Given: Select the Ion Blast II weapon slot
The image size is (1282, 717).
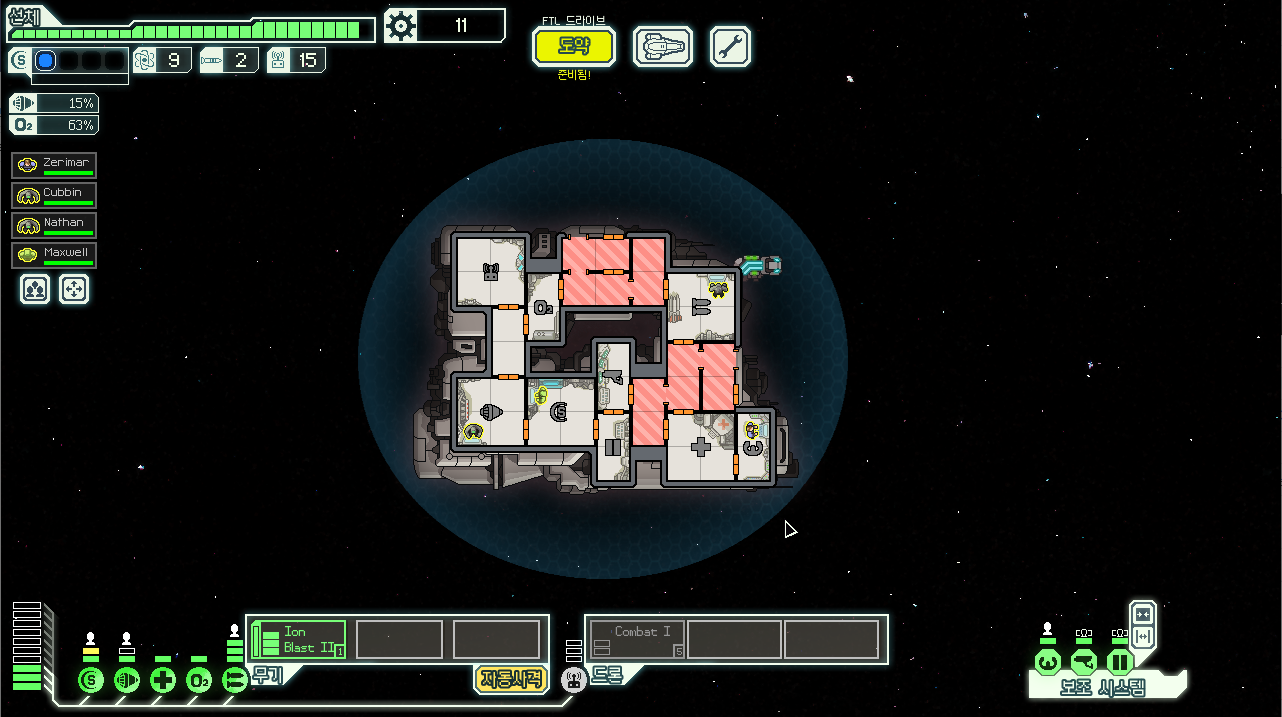Looking at the screenshot, I should pos(298,640).
